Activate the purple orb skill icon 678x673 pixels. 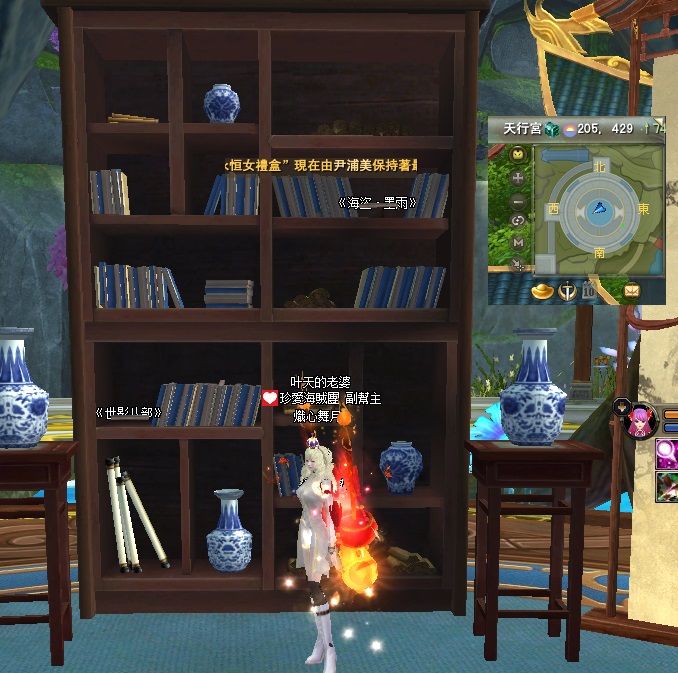pos(668,455)
